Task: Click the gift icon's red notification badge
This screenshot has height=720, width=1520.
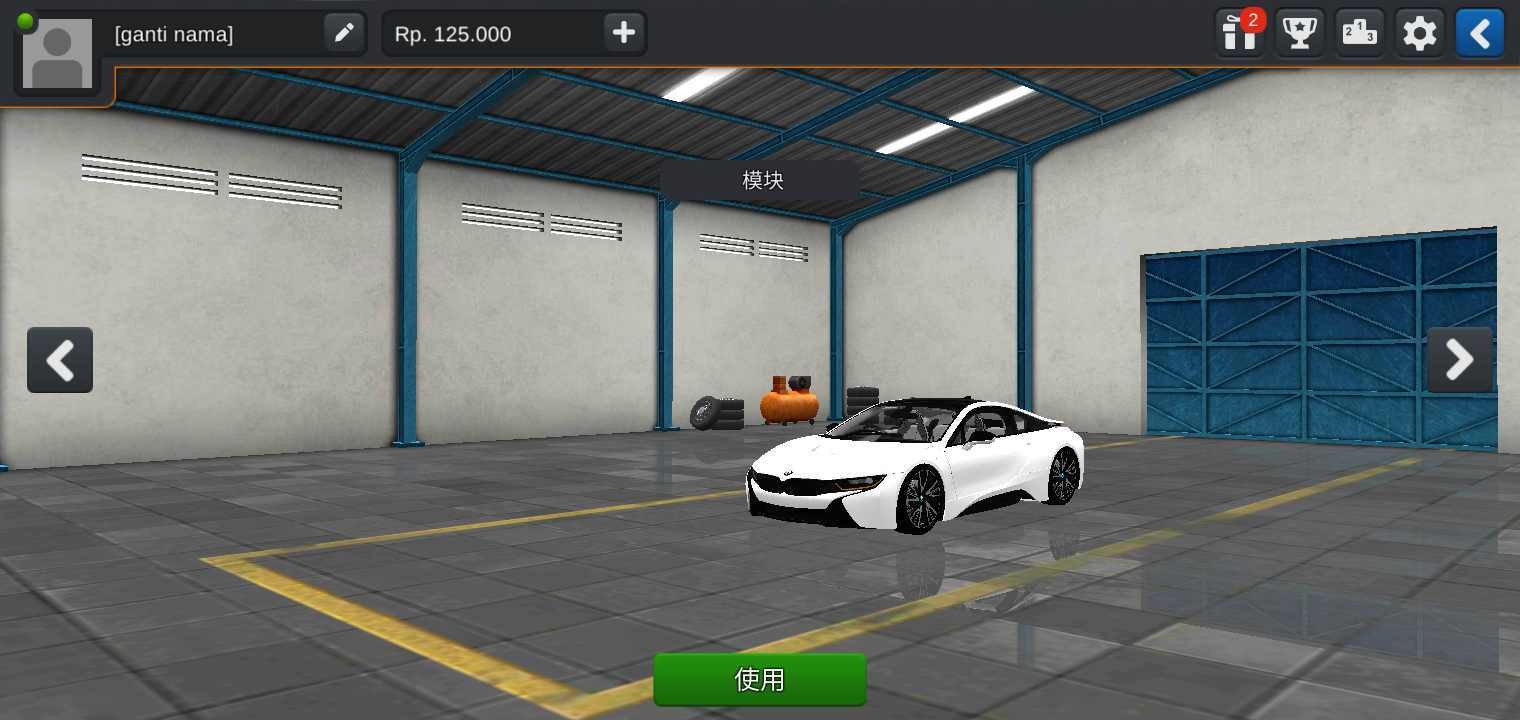Action: coord(1254,17)
